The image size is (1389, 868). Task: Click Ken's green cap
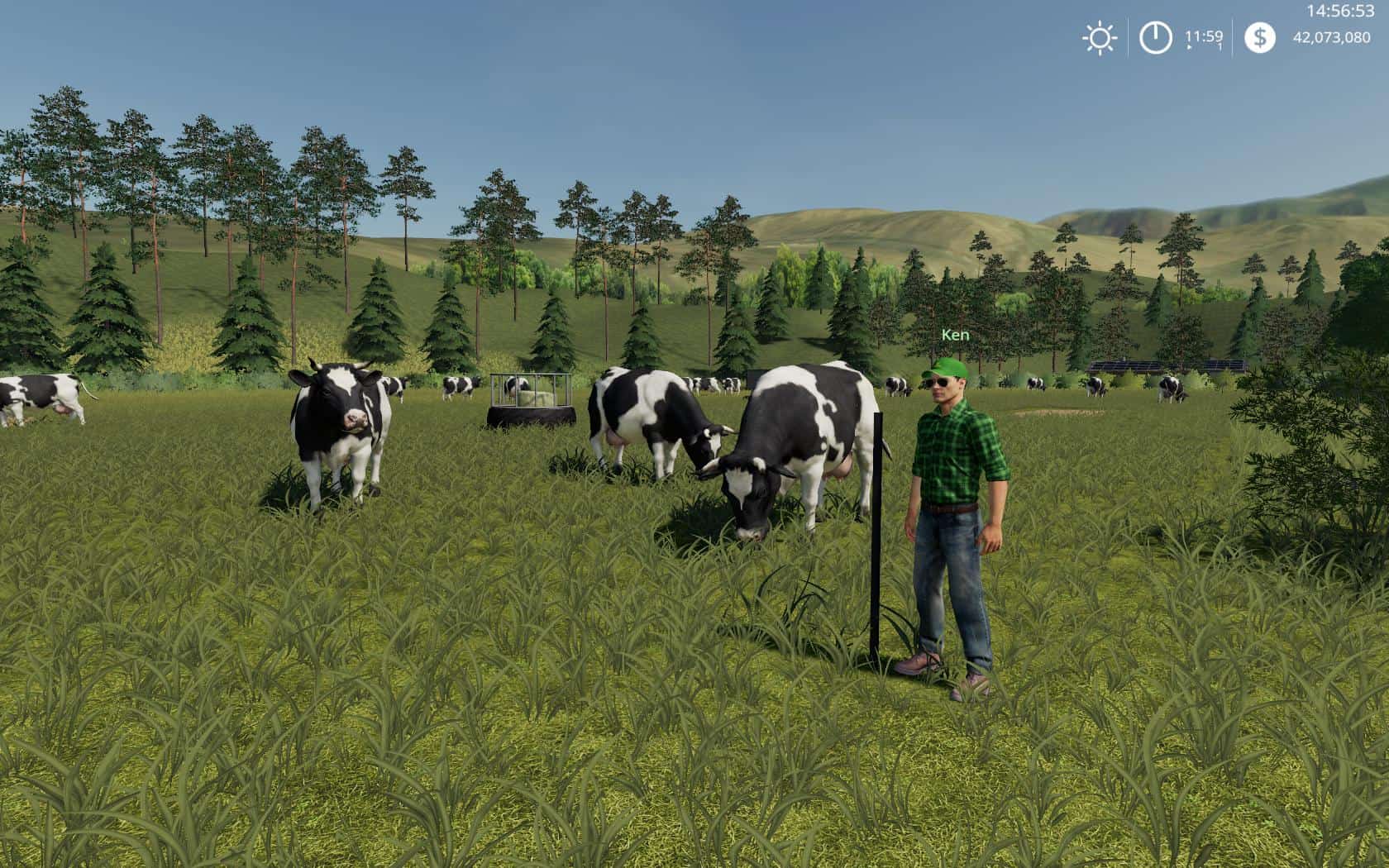945,370
